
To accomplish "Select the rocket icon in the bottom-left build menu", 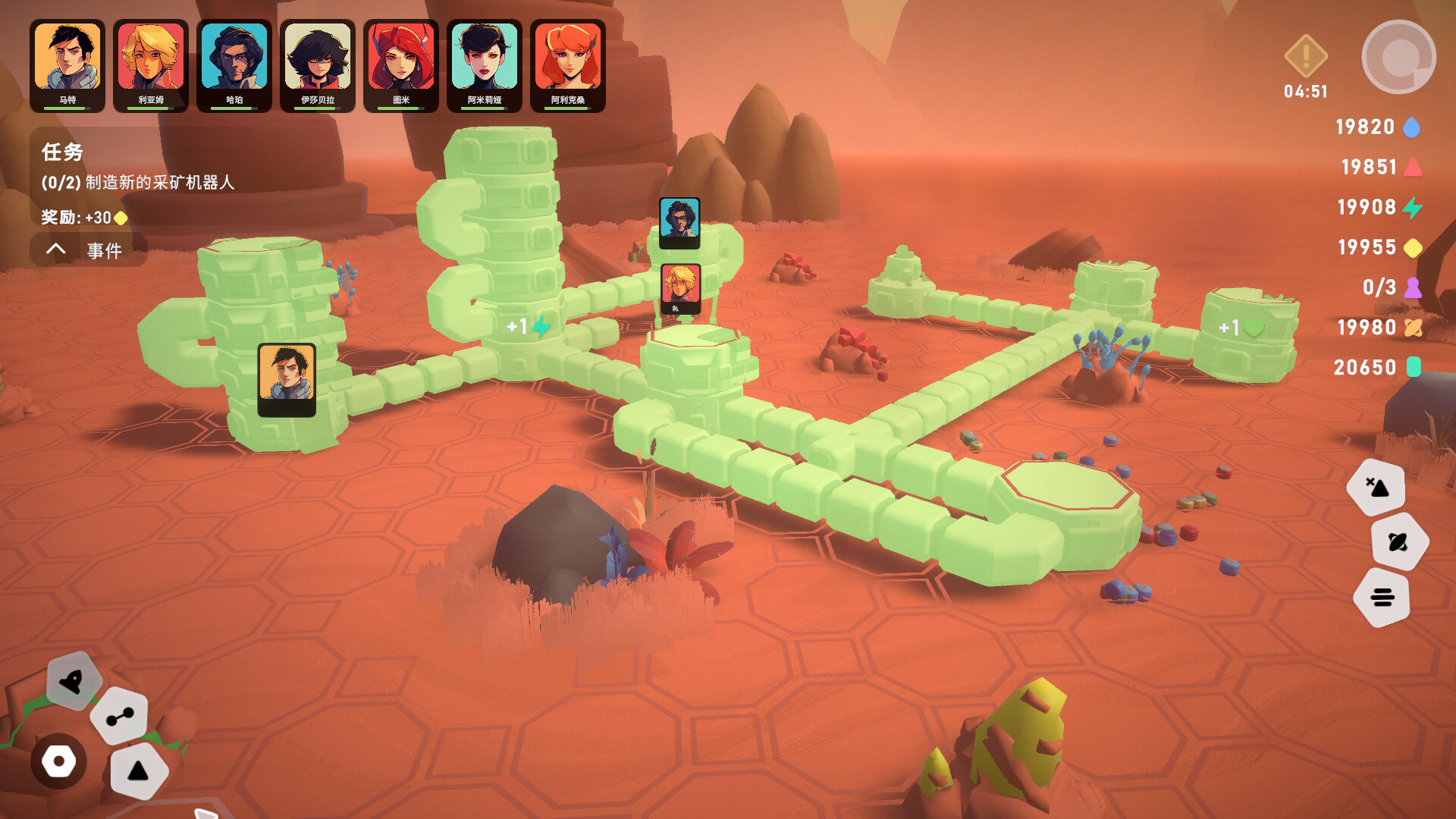I will coord(72,681).
